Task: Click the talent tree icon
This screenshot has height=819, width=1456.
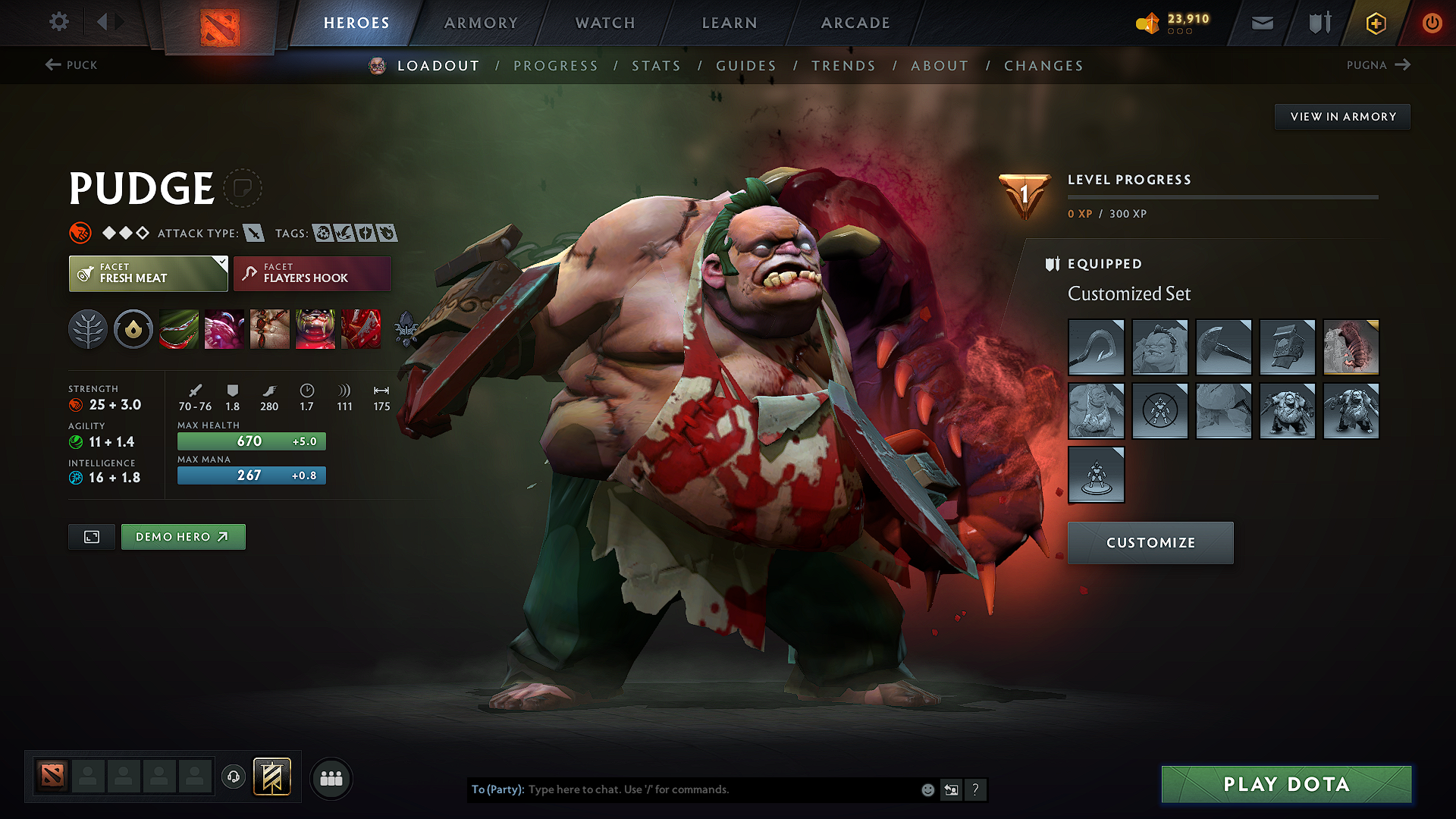Action: click(x=89, y=329)
